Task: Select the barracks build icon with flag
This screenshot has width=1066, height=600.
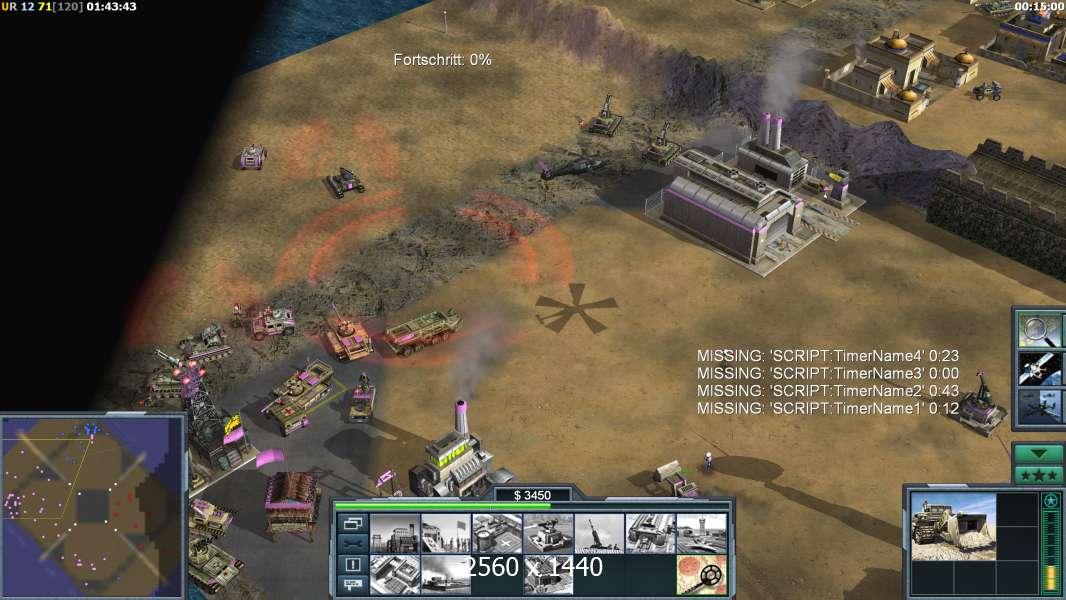Action: tap(445, 533)
